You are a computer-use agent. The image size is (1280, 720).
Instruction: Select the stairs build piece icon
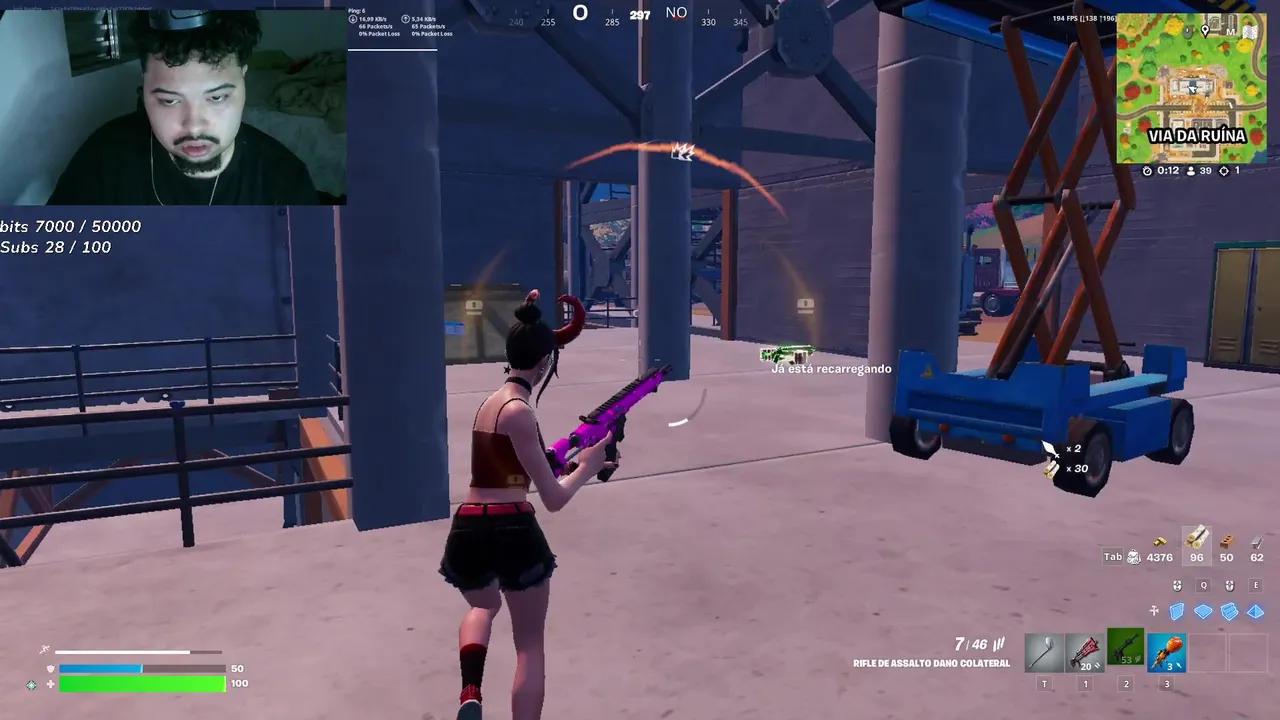click(x=1229, y=611)
